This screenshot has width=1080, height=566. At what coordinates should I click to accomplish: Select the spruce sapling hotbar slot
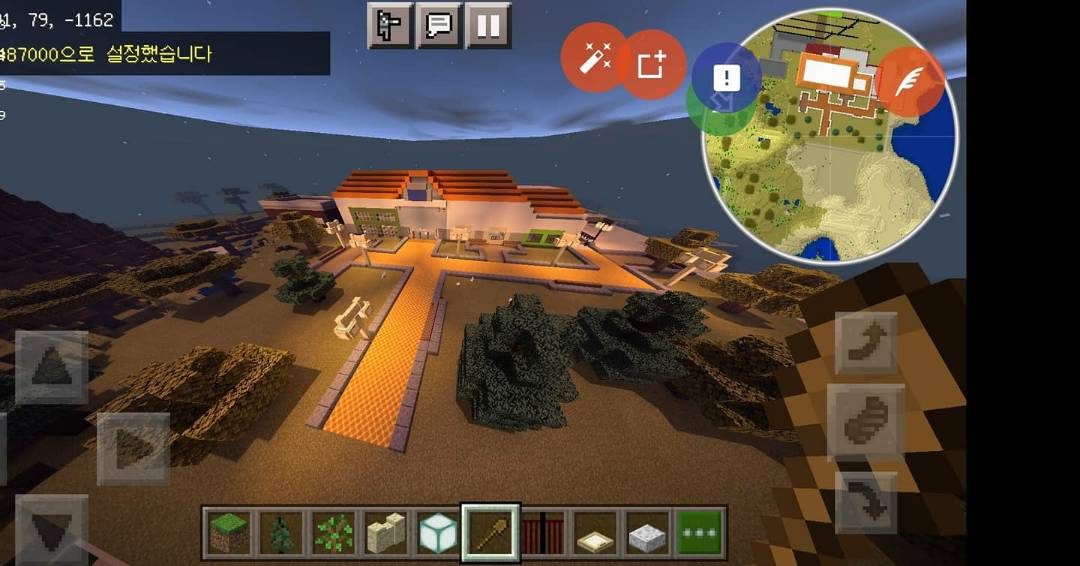click(281, 533)
